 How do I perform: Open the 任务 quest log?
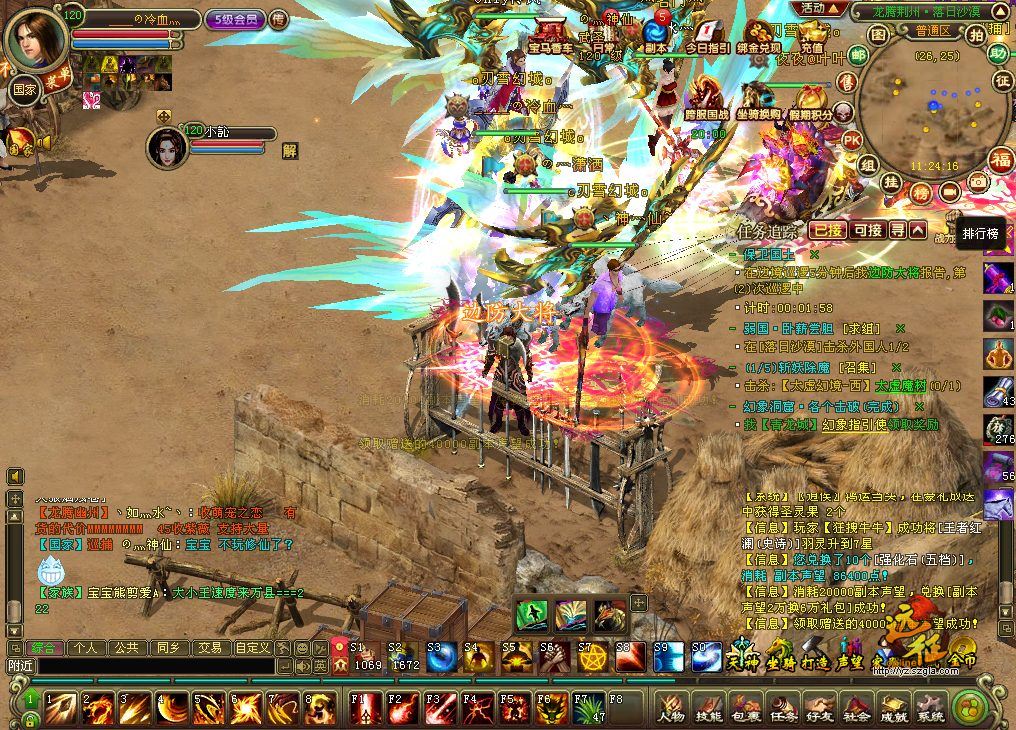click(x=782, y=707)
